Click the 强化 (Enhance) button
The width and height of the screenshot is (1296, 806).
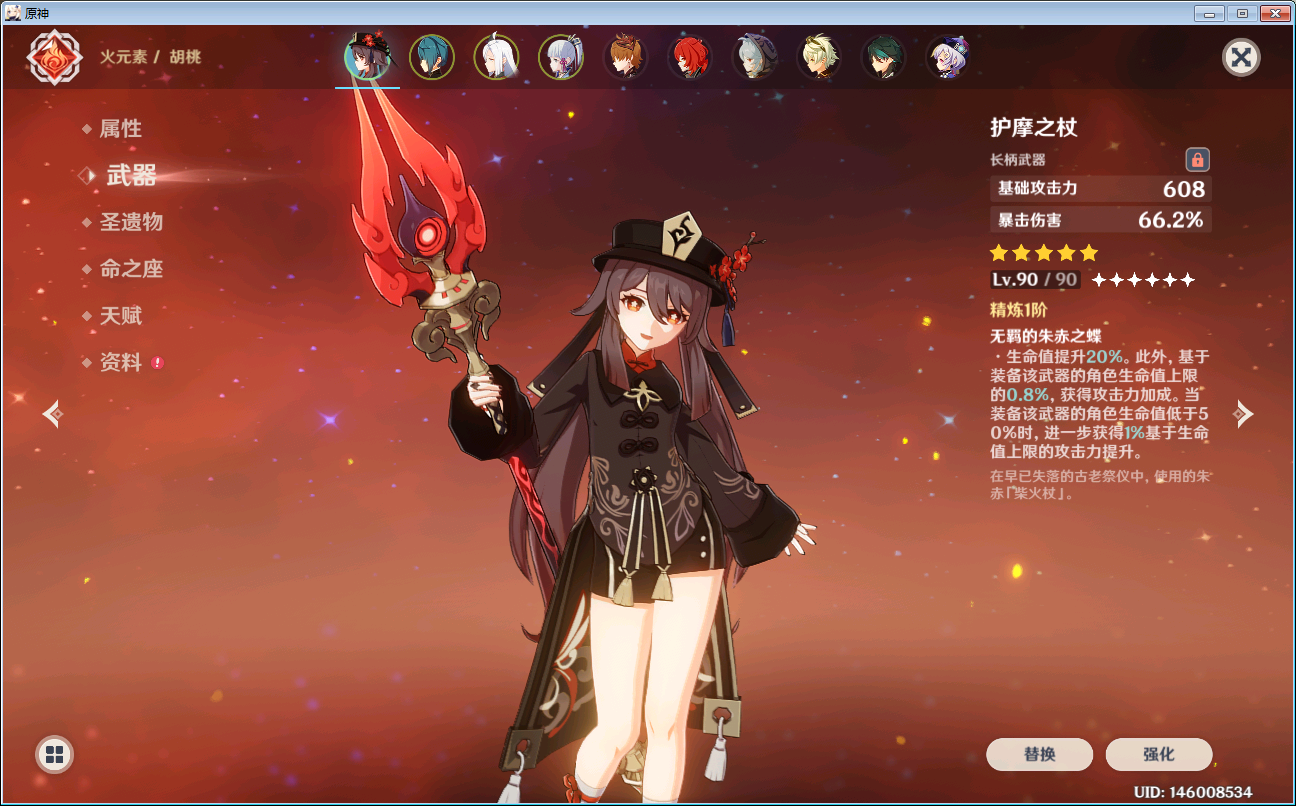(1158, 754)
